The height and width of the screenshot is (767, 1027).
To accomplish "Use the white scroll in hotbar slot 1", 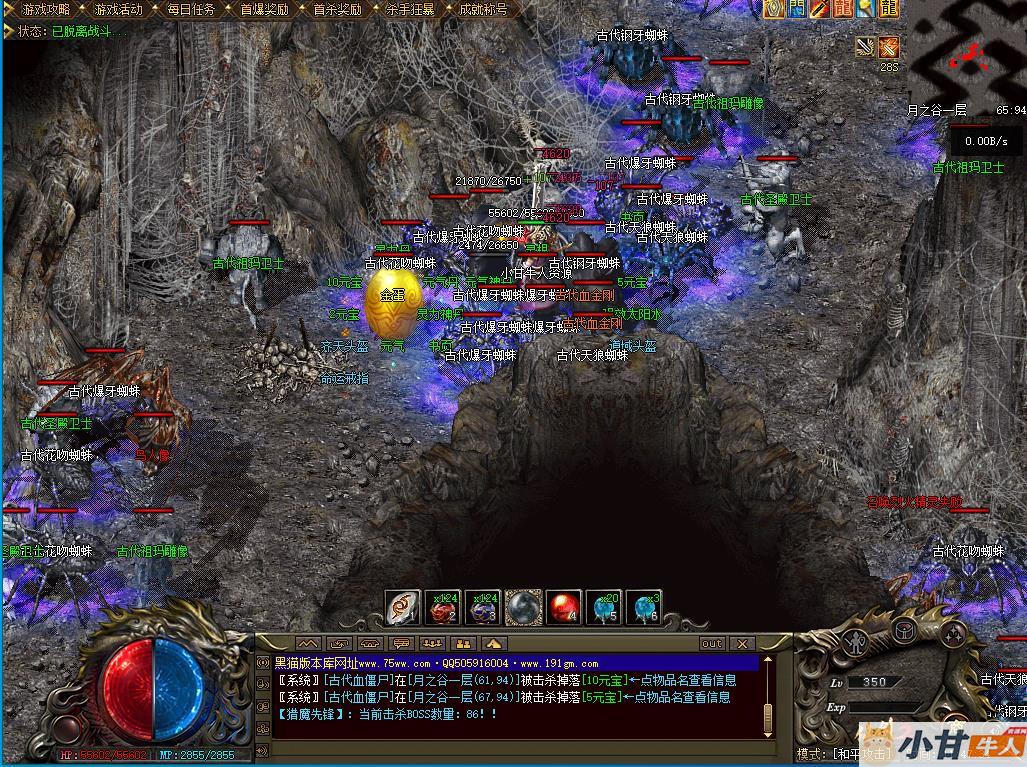I will pos(403,606).
